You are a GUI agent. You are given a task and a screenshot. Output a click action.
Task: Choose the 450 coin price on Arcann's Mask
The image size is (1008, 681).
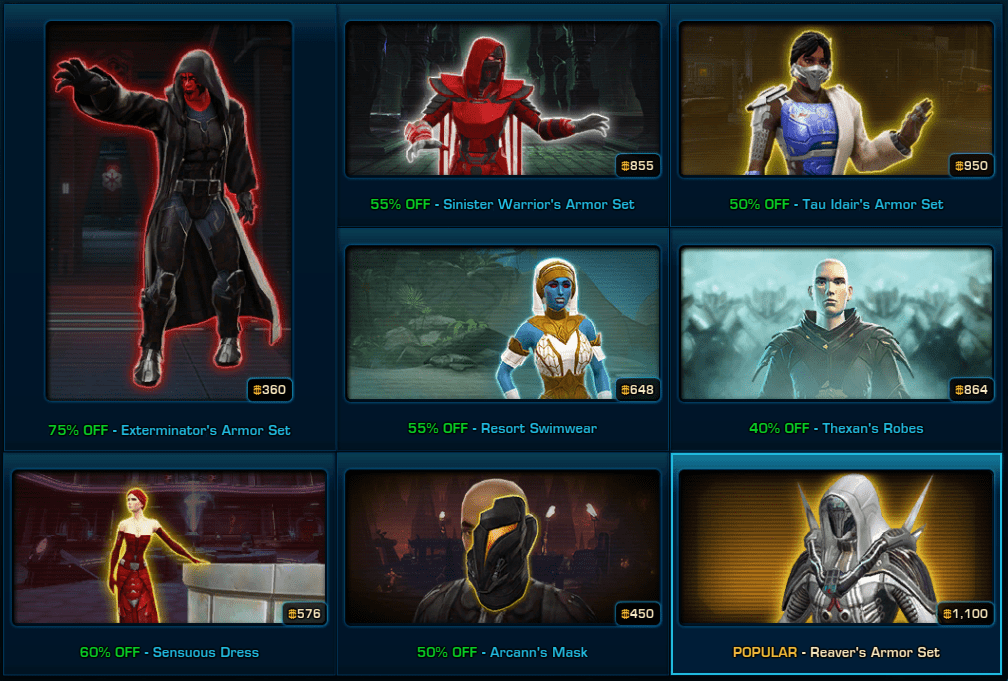pos(638,613)
